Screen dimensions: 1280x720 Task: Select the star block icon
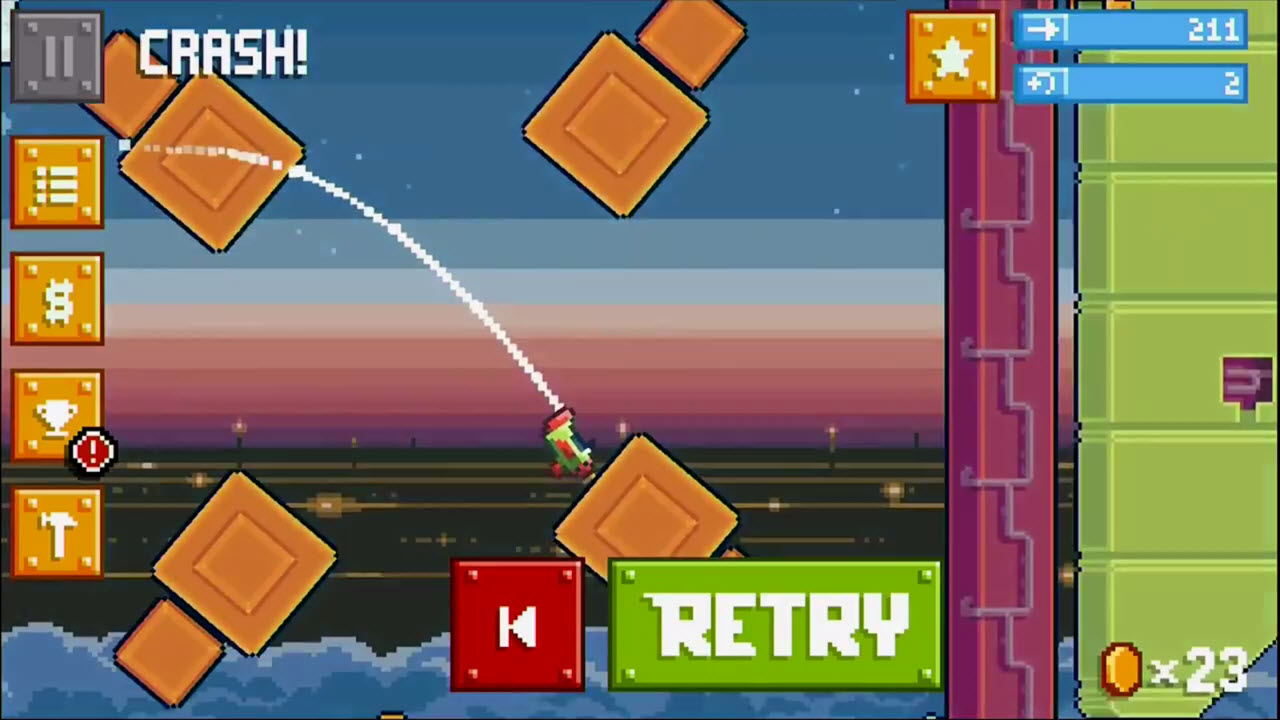[x=950, y=57]
